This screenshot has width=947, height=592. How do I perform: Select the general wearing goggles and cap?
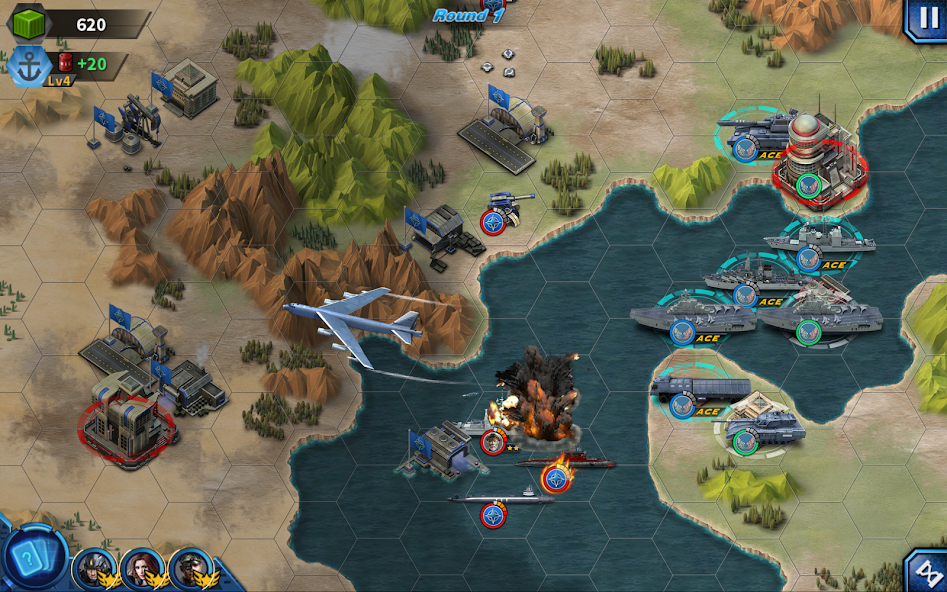(189, 568)
